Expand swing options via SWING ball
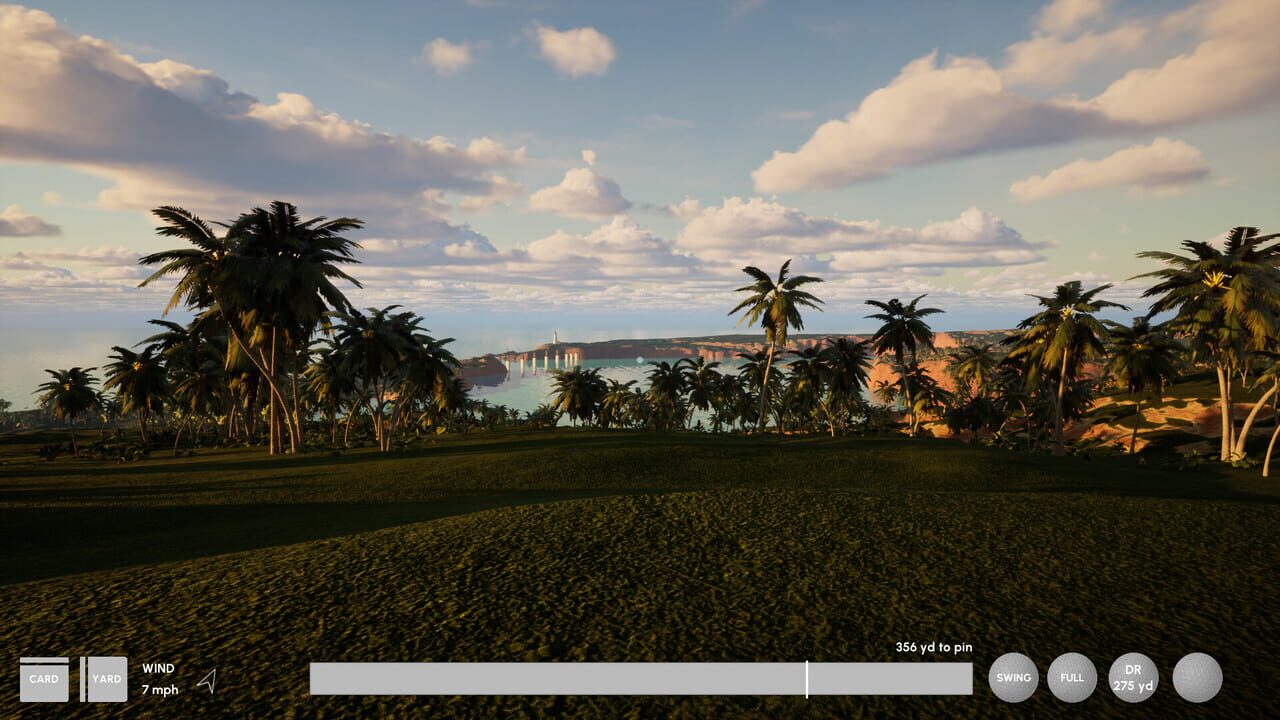This screenshot has height=720, width=1280. (1013, 677)
